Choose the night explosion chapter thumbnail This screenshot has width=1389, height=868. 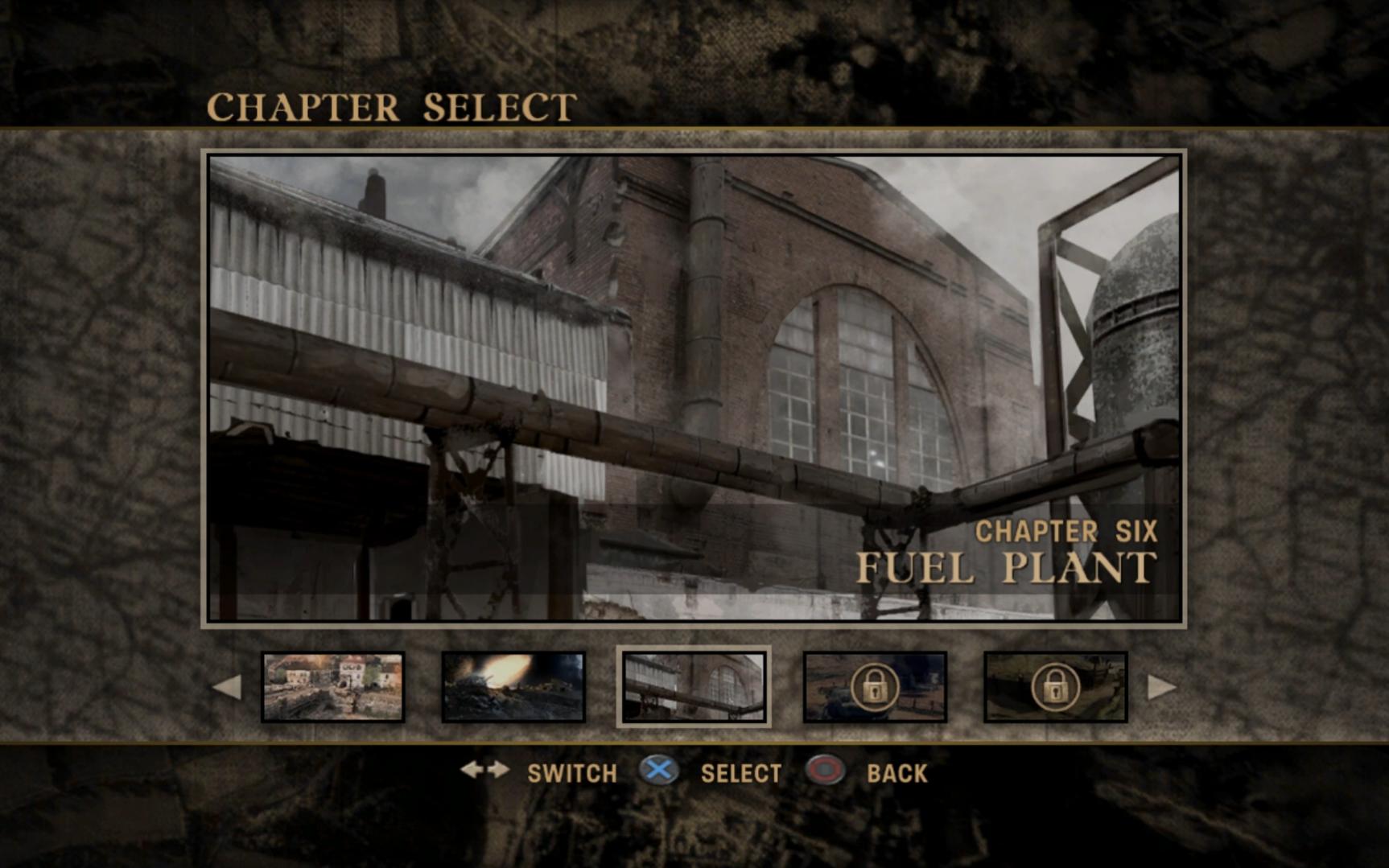(x=513, y=687)
